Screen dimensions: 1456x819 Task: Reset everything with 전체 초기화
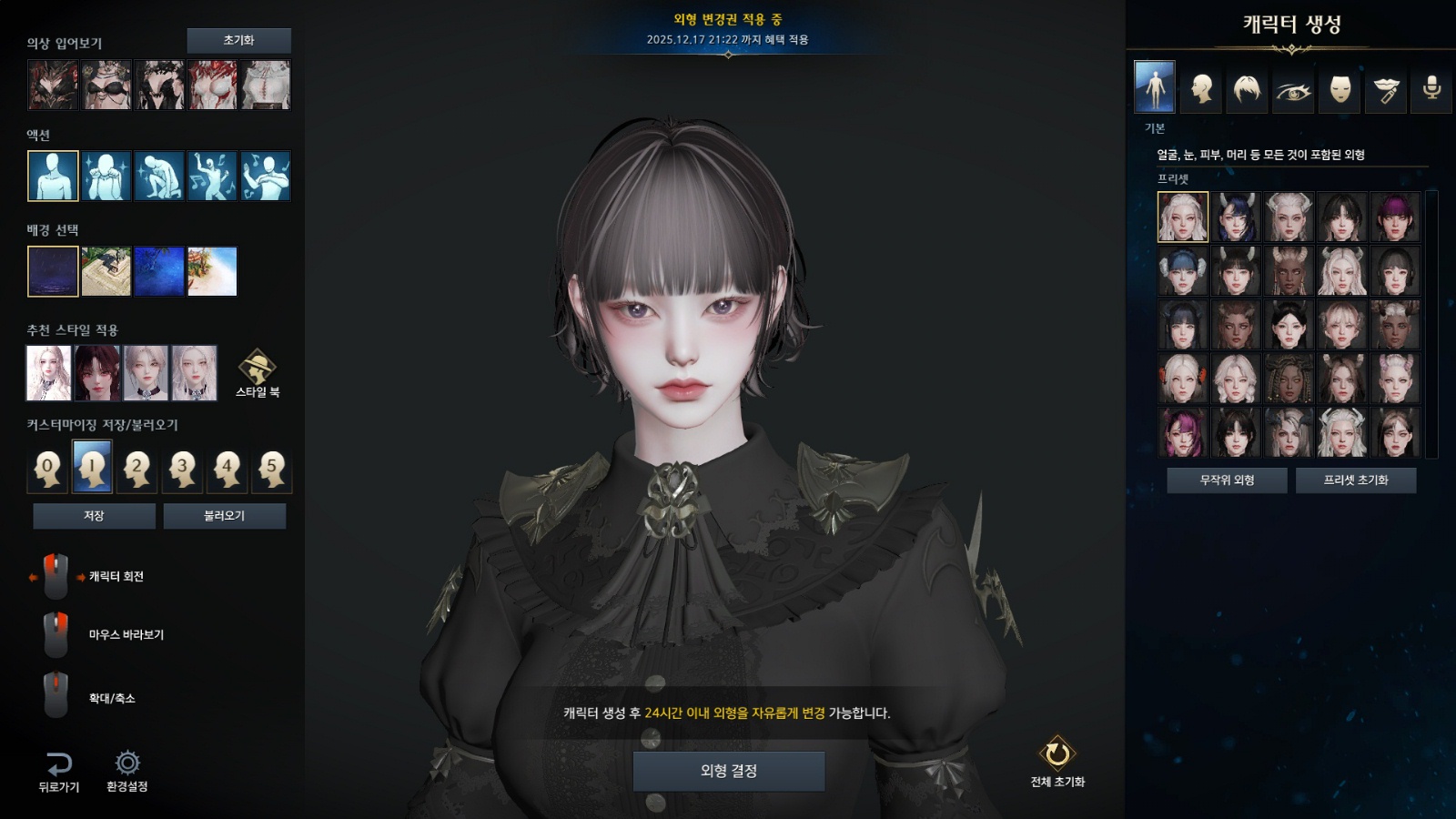1057,761
